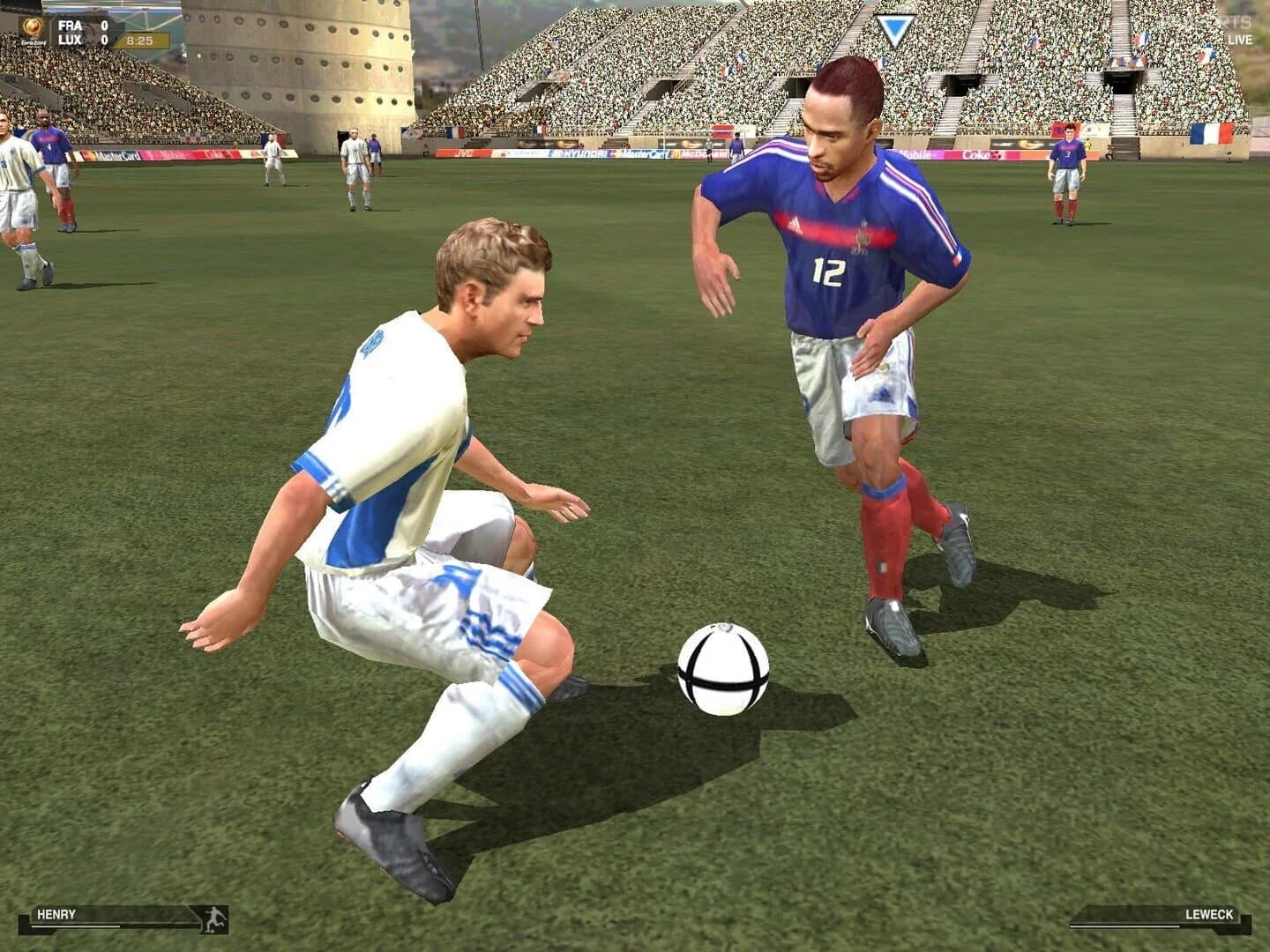The width and height of the screenshot is (1270, 952).
Task: Select the match clock showing 8:25
Action: pos(141,40)
